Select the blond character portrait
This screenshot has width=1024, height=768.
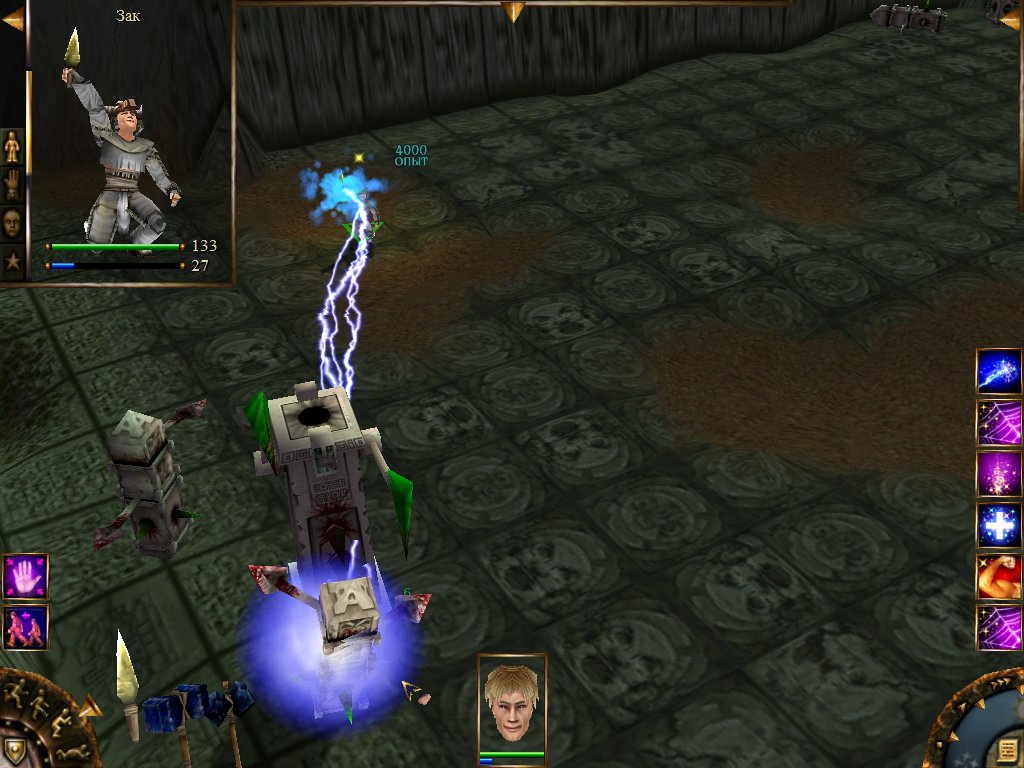[x=511, y=700]
